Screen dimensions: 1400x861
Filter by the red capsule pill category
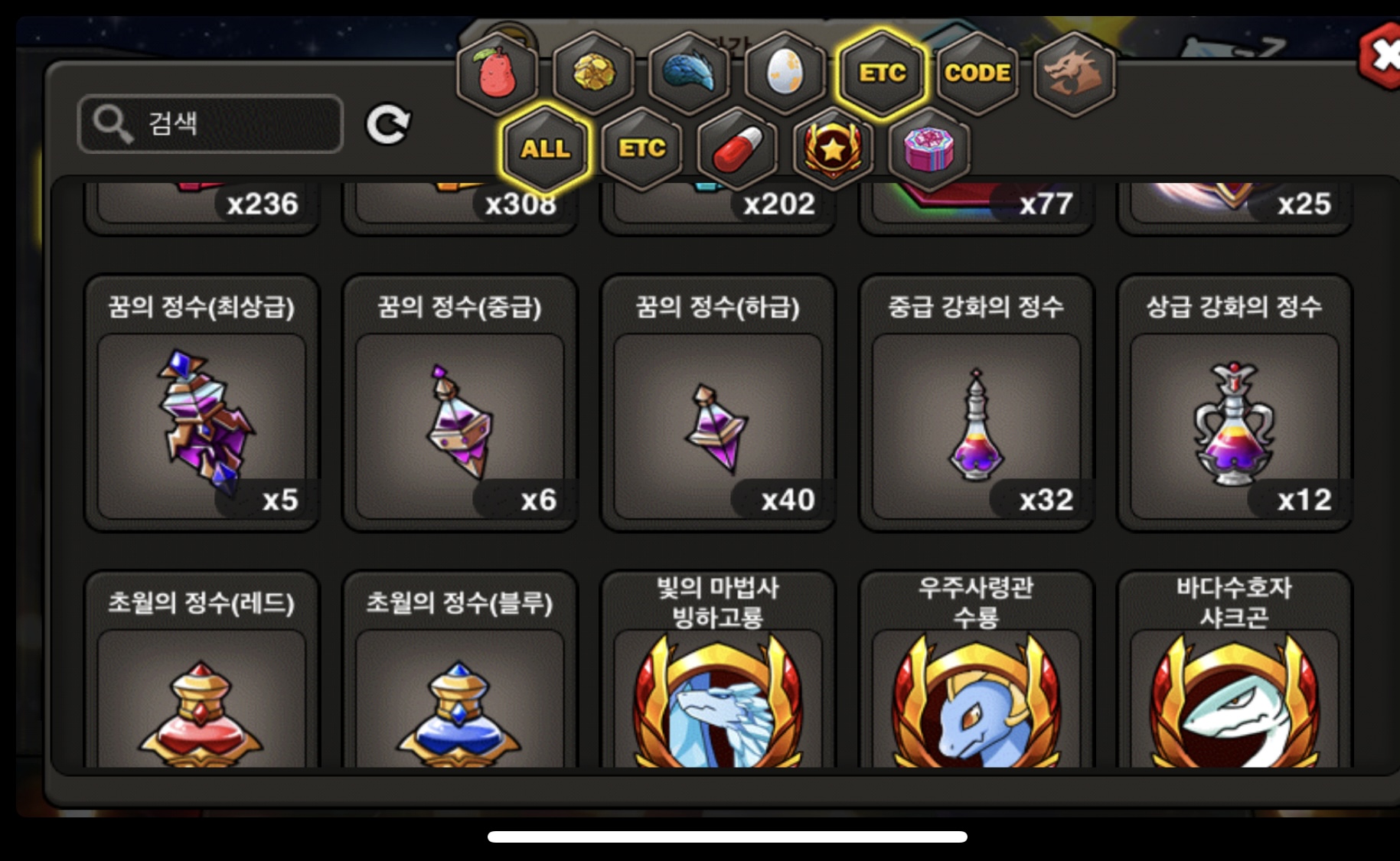pos(737,148)
